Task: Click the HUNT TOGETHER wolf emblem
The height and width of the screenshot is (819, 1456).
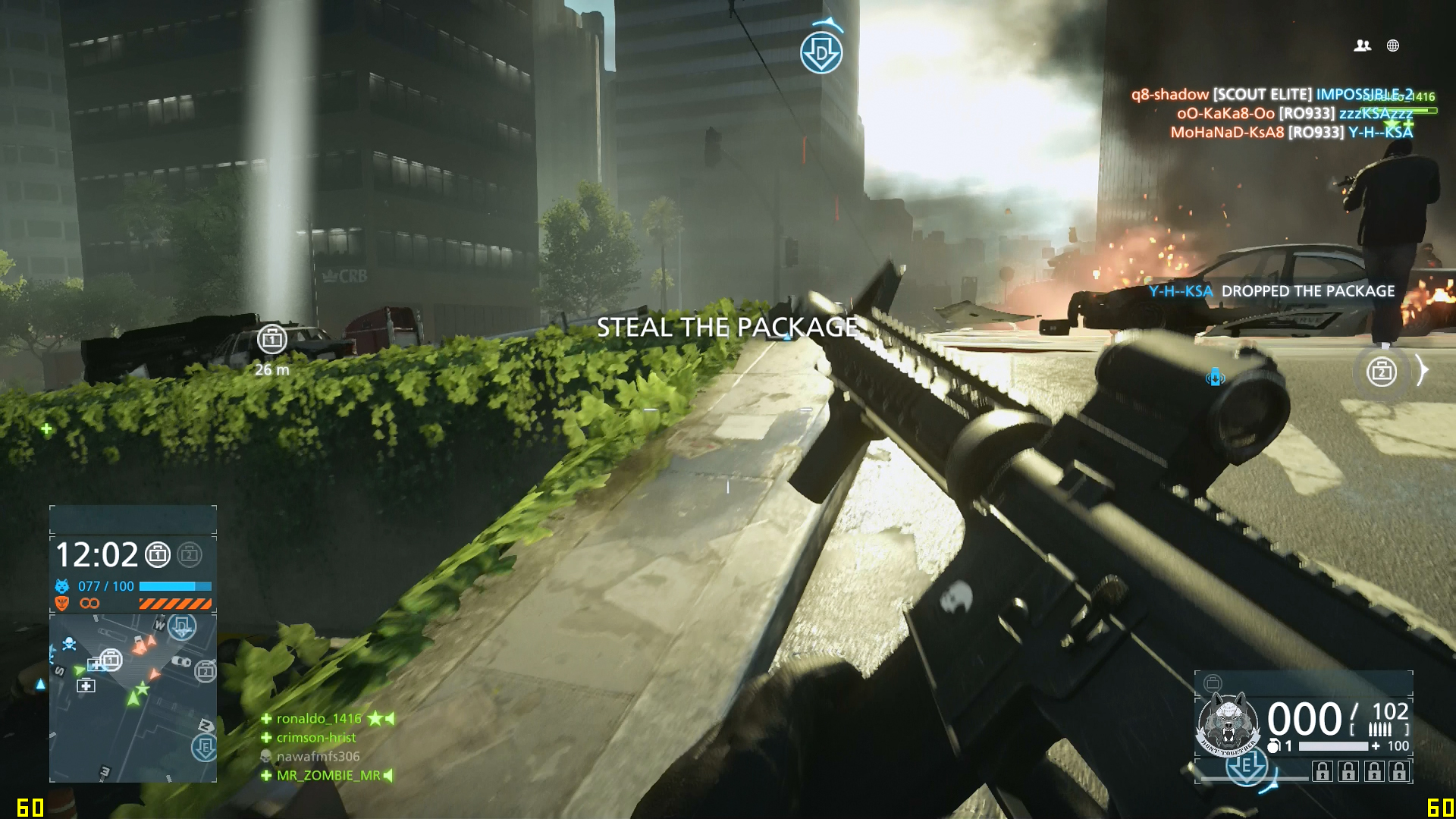Action: coord(1228,723)
